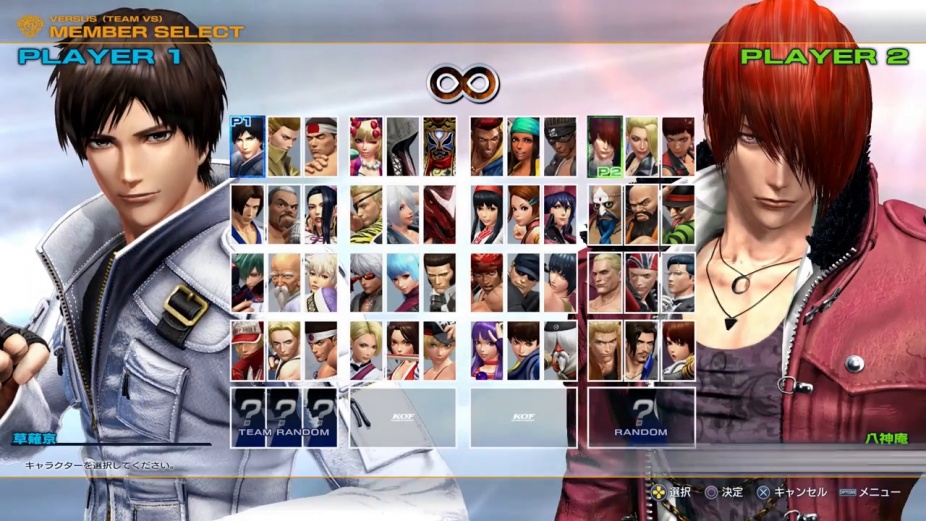The image size is (926, 521).
Task: Select the masked fighter Mian
Action: tap(439, 147)
